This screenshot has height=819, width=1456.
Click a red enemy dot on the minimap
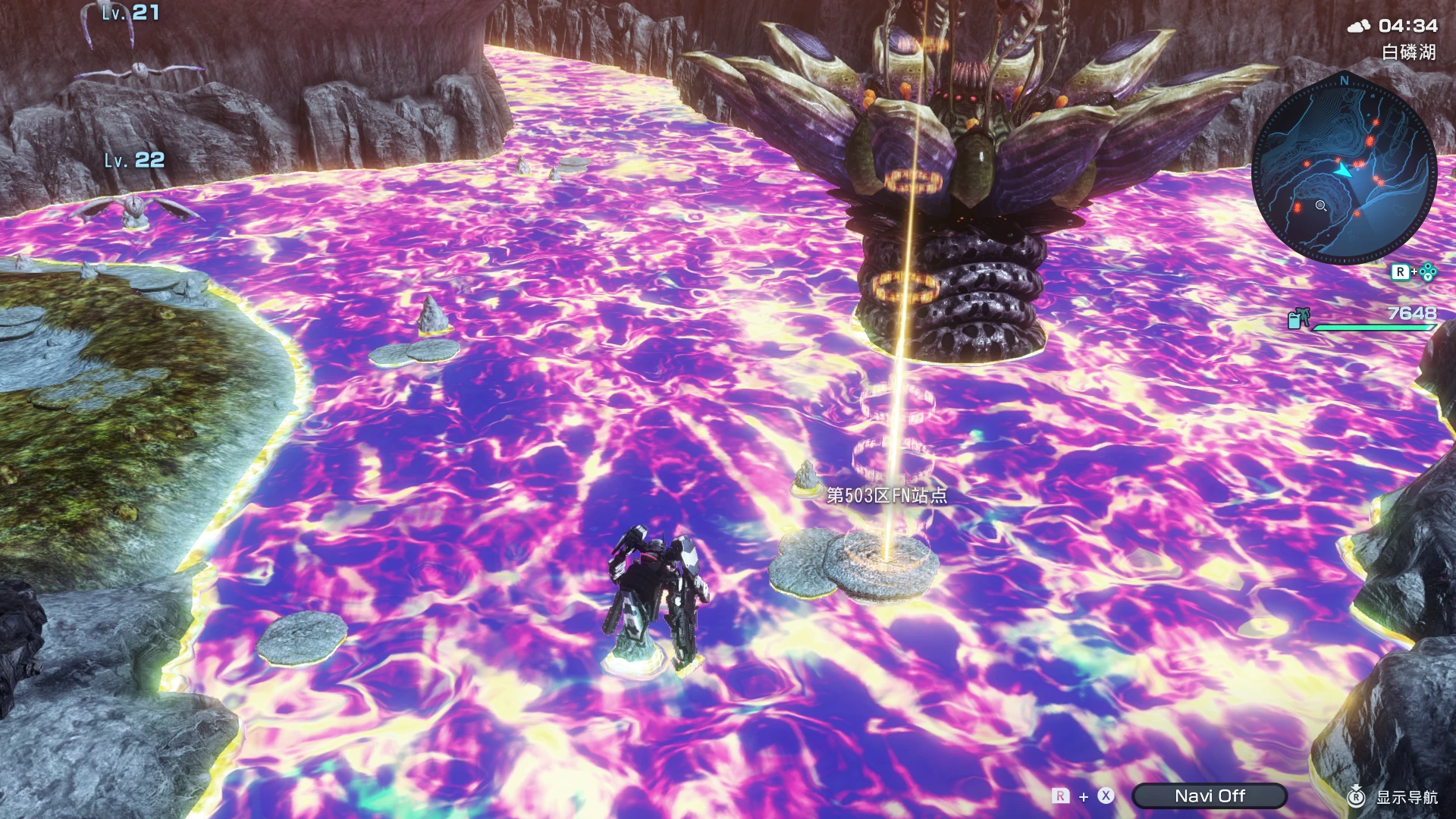click(x=1375, y=123)
